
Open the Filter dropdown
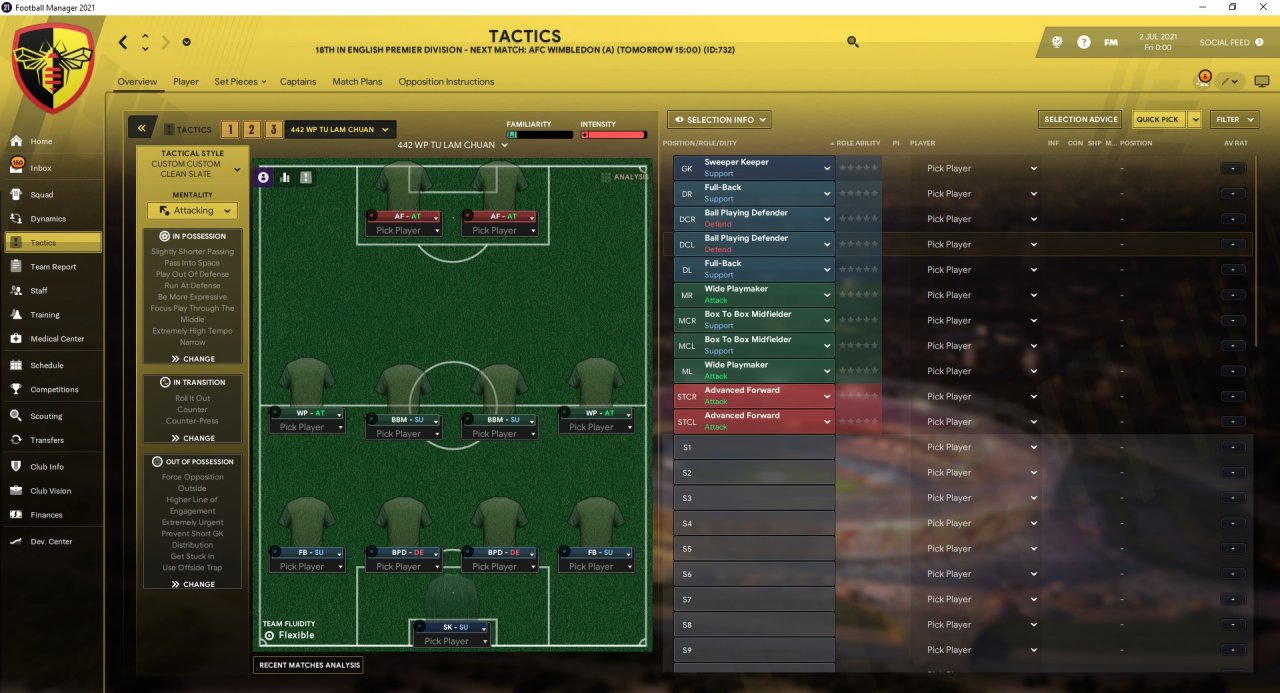pos(1234,120)
